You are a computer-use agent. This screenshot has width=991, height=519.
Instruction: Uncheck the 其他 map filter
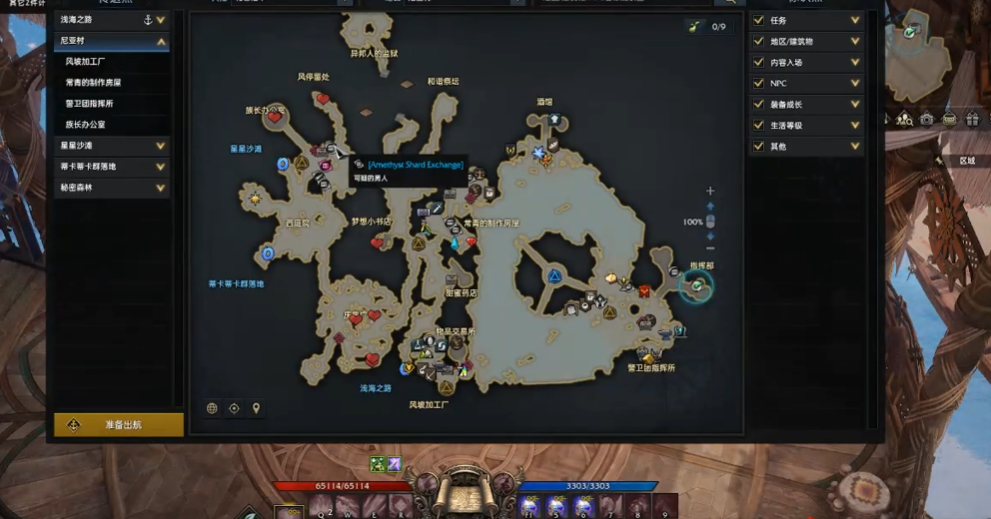759,147
